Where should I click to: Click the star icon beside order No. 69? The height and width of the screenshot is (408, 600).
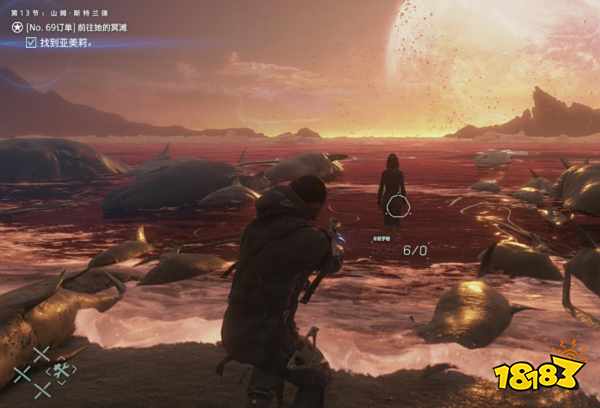coord(17,28)
